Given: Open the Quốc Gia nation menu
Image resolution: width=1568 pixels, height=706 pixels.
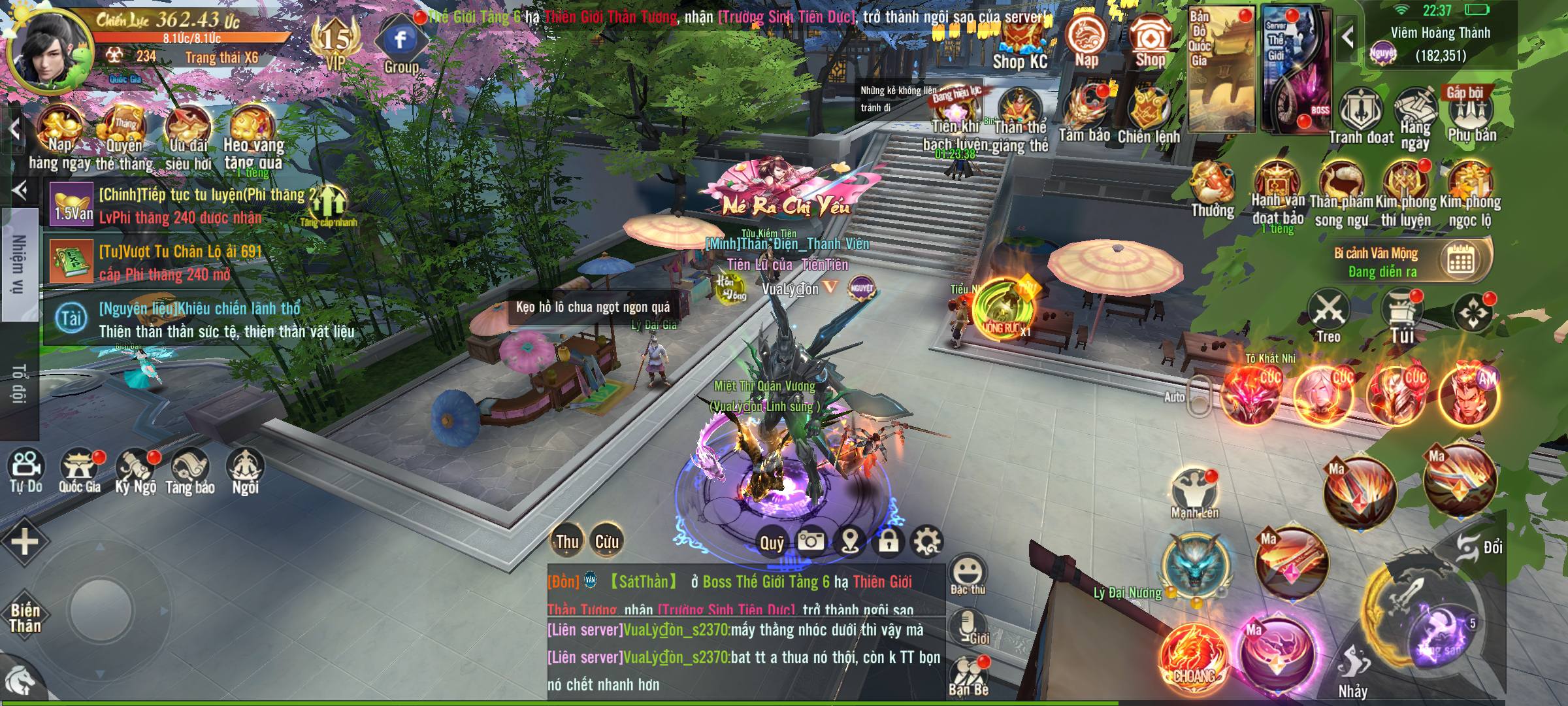Looking at the screenshot, I should [80, 471].
